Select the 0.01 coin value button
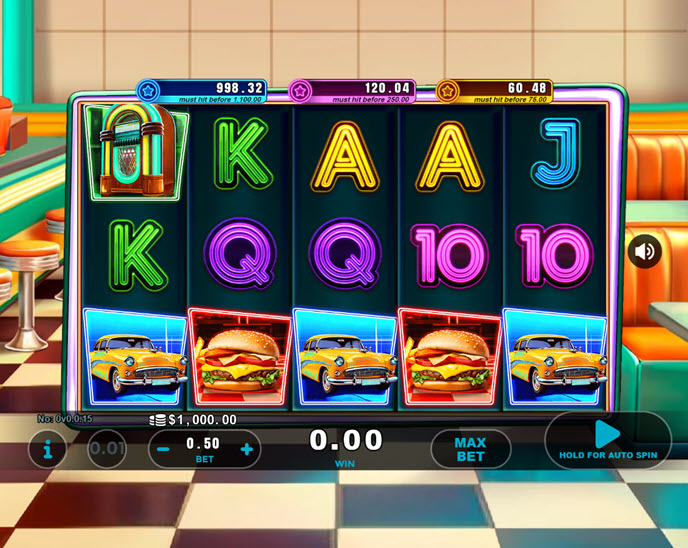 pyautogui.click(x=107, y=449)
